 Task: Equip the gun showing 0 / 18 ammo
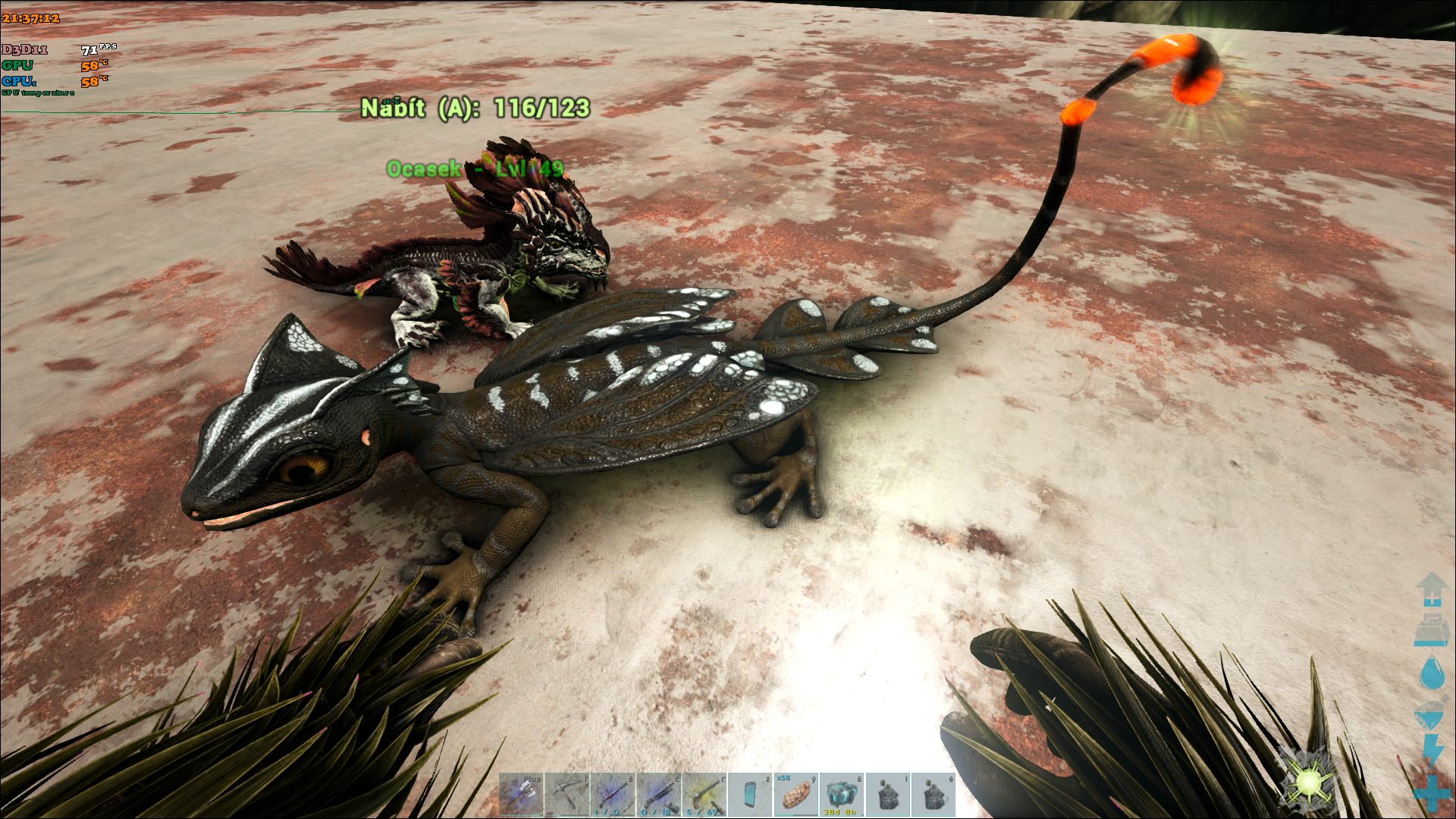(x=659, y=794)
